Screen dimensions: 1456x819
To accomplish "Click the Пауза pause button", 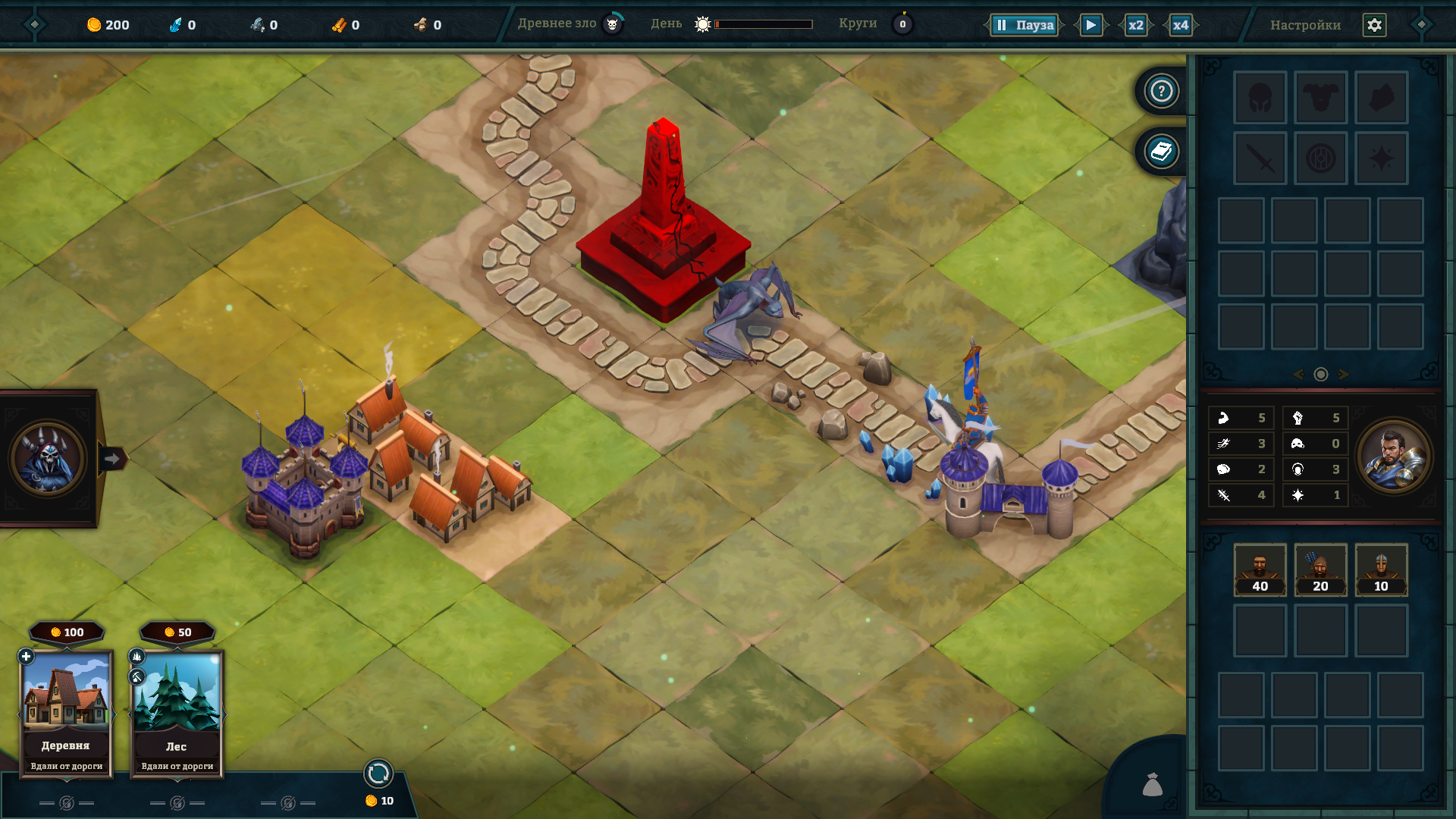I will 1025,25.
